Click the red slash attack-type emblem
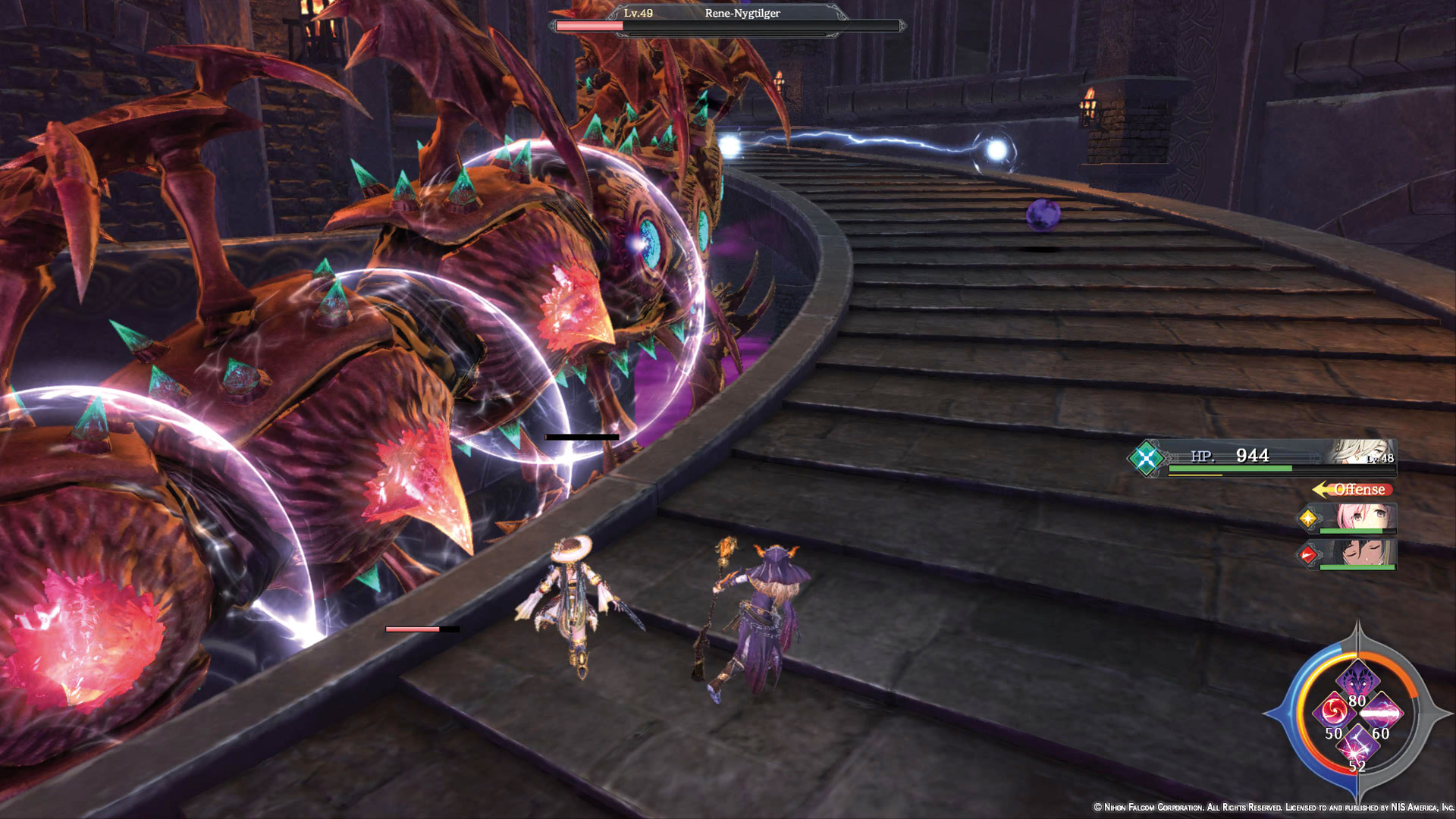This screenshot has height=819, width=1456. [x=1308, y=555]
